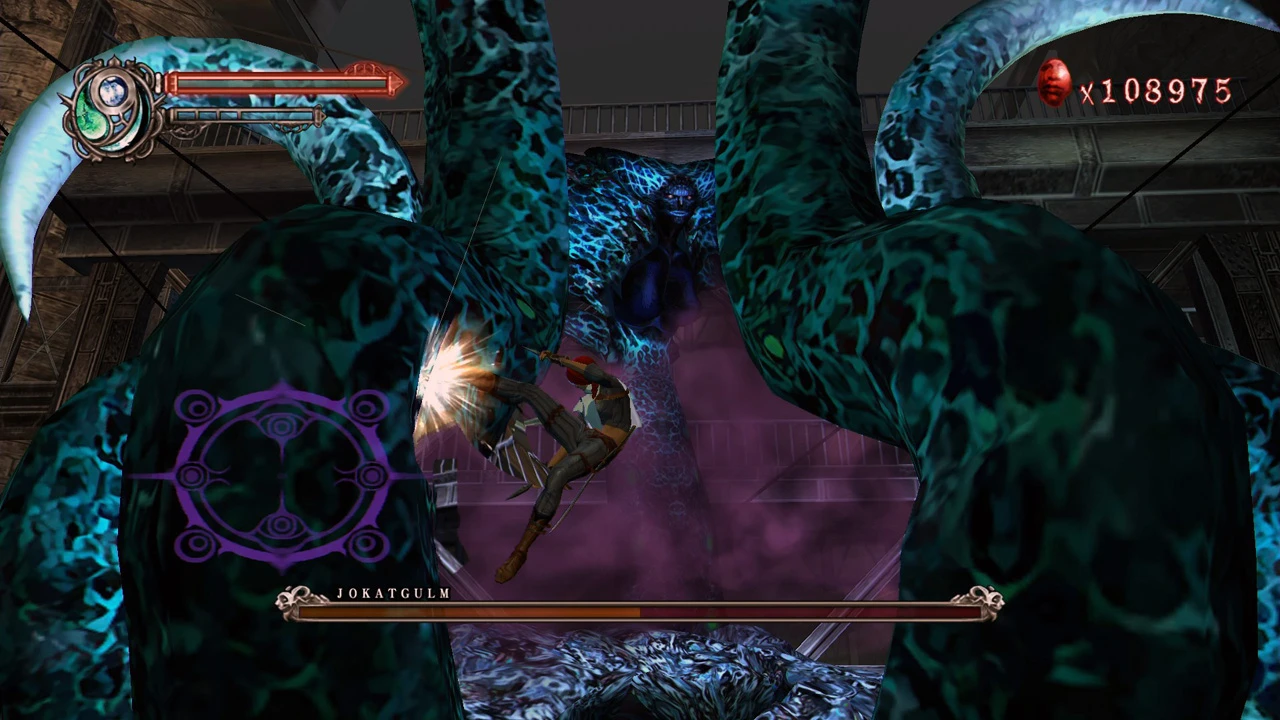Click the filigree end cap of the boss bar
Image resolution: width=1280 pixels, height=720 pixels.
pyautogui.click(x=985, y=600)
